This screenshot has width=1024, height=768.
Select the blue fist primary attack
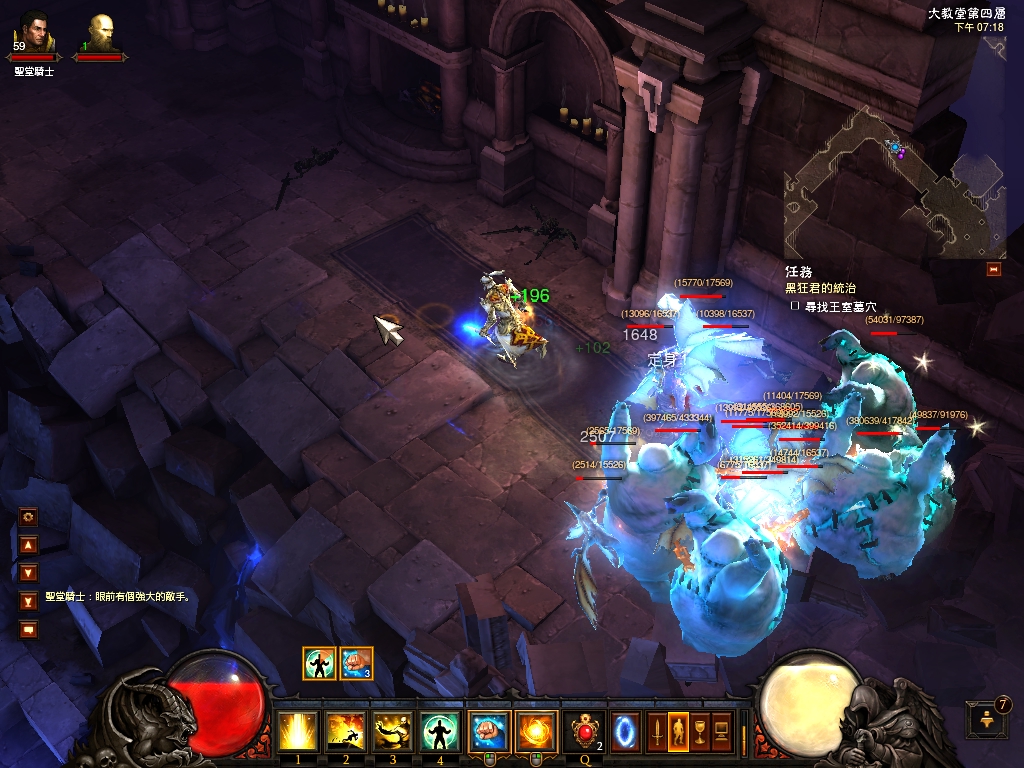(x=489, y=731)
